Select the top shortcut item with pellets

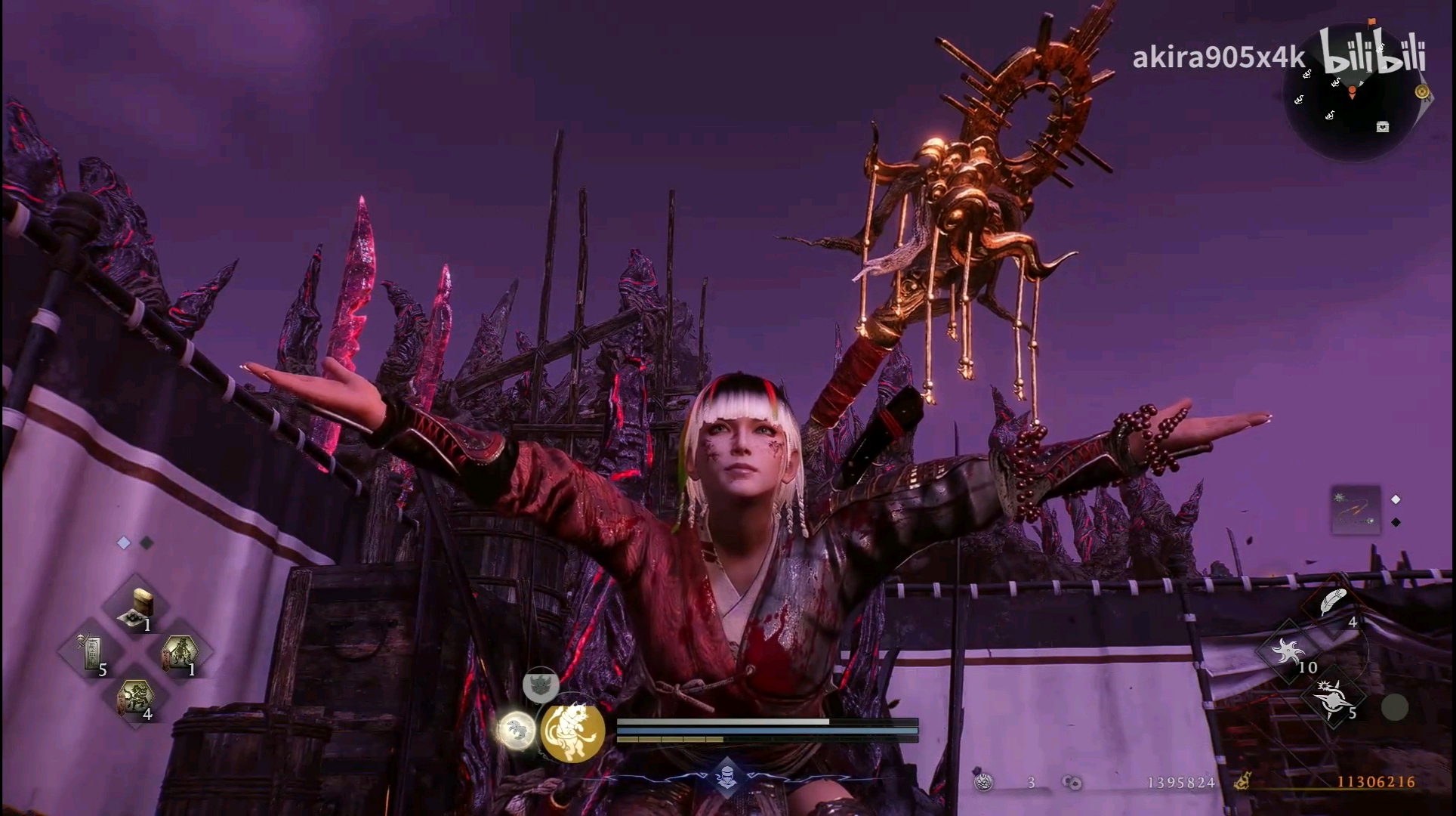(x=141, y=607)
